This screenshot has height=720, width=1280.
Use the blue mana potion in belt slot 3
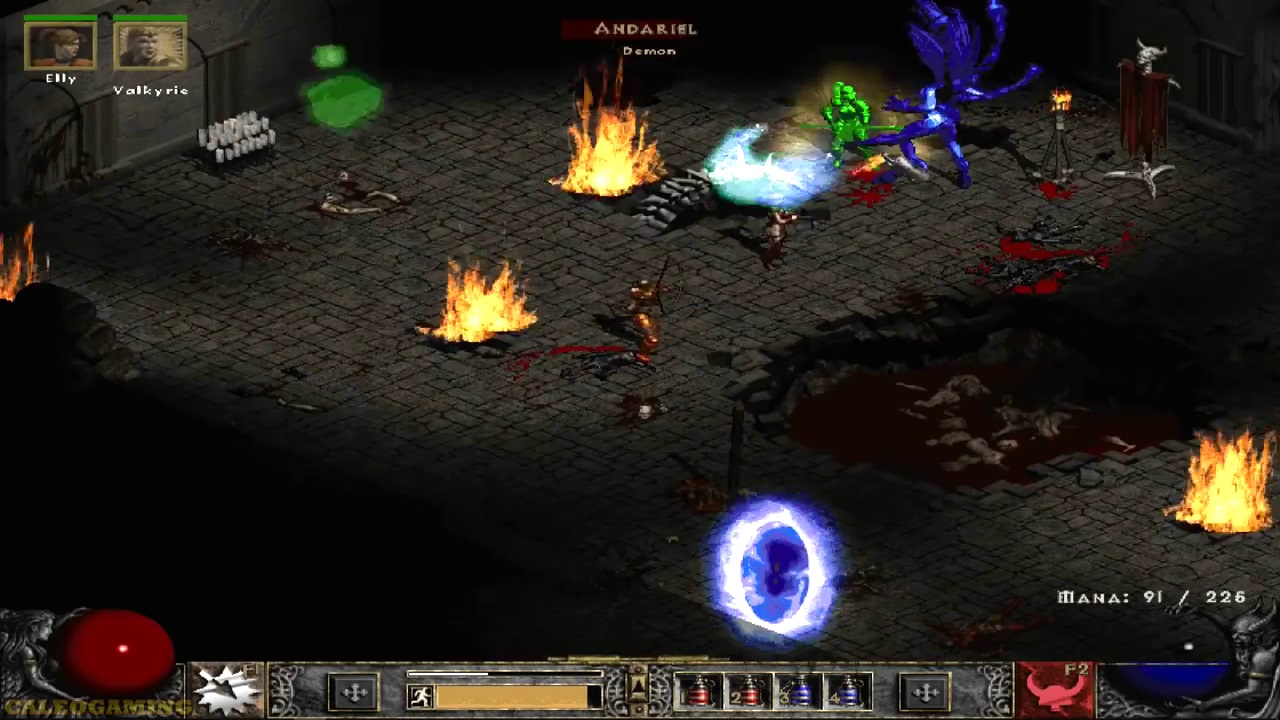[798, 692]
